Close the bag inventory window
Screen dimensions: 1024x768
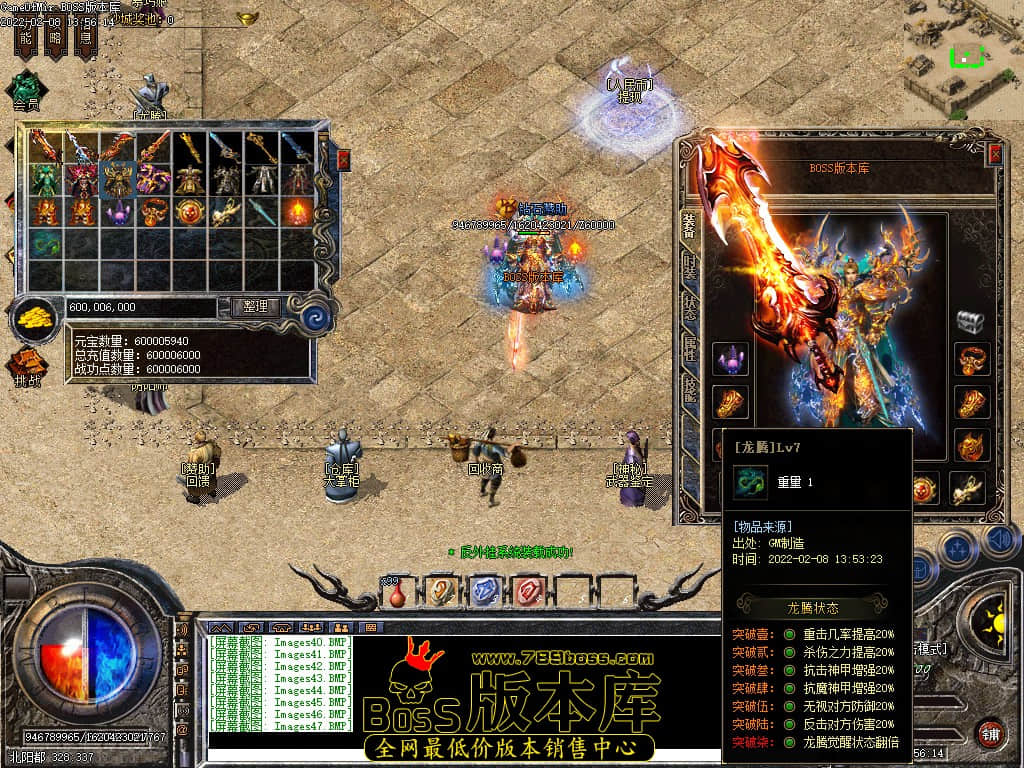[344, 159]
